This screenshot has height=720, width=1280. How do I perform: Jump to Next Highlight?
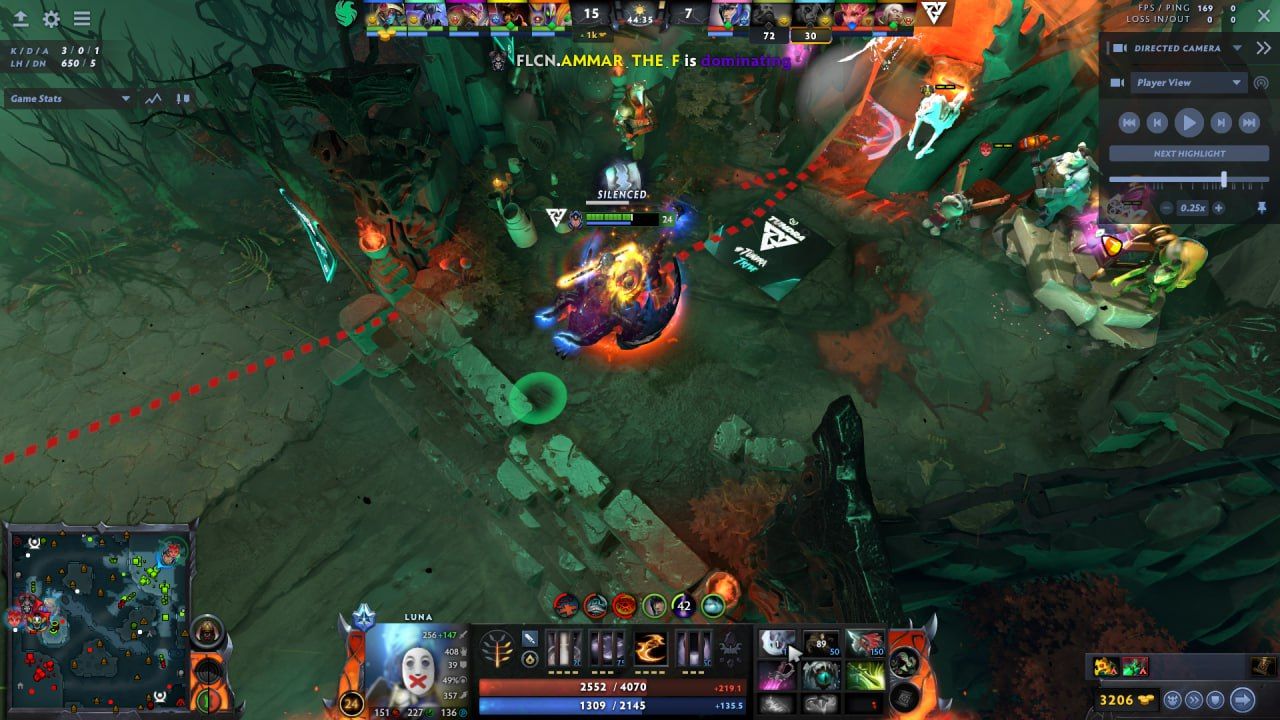pos(1188,154)
